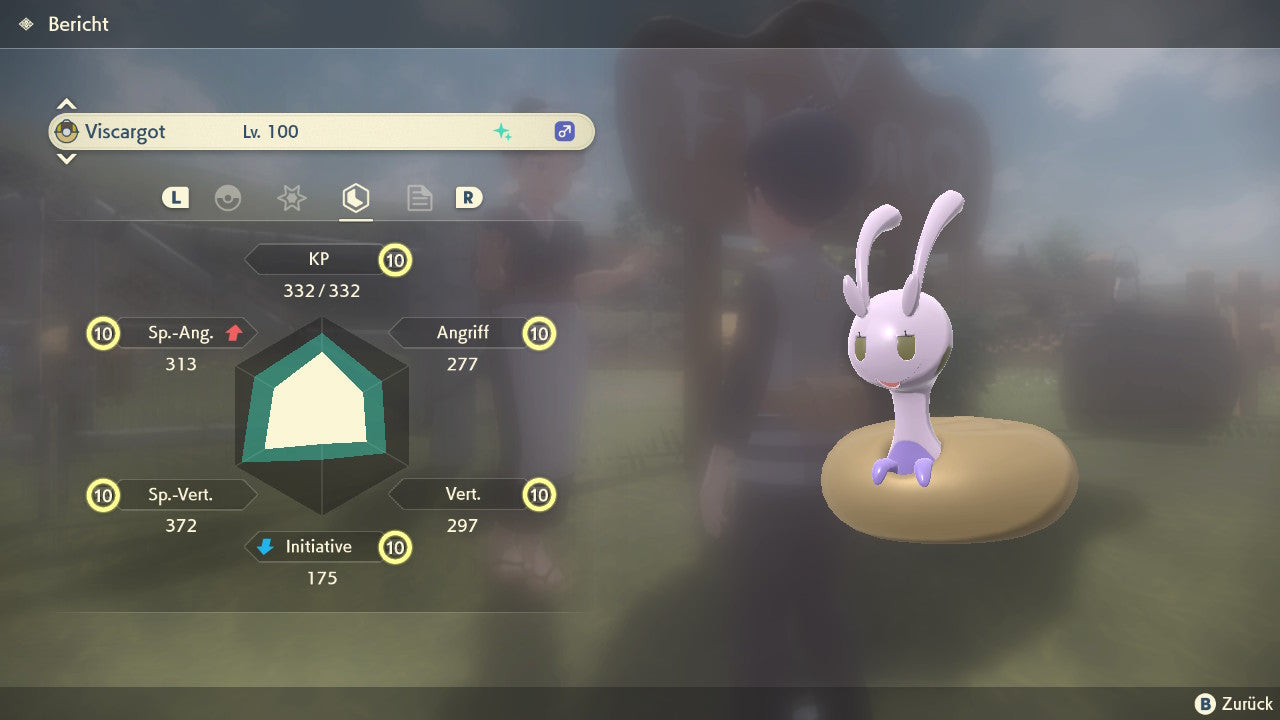
Task: Open the starburst-icon tab
Action: [291, 198]
